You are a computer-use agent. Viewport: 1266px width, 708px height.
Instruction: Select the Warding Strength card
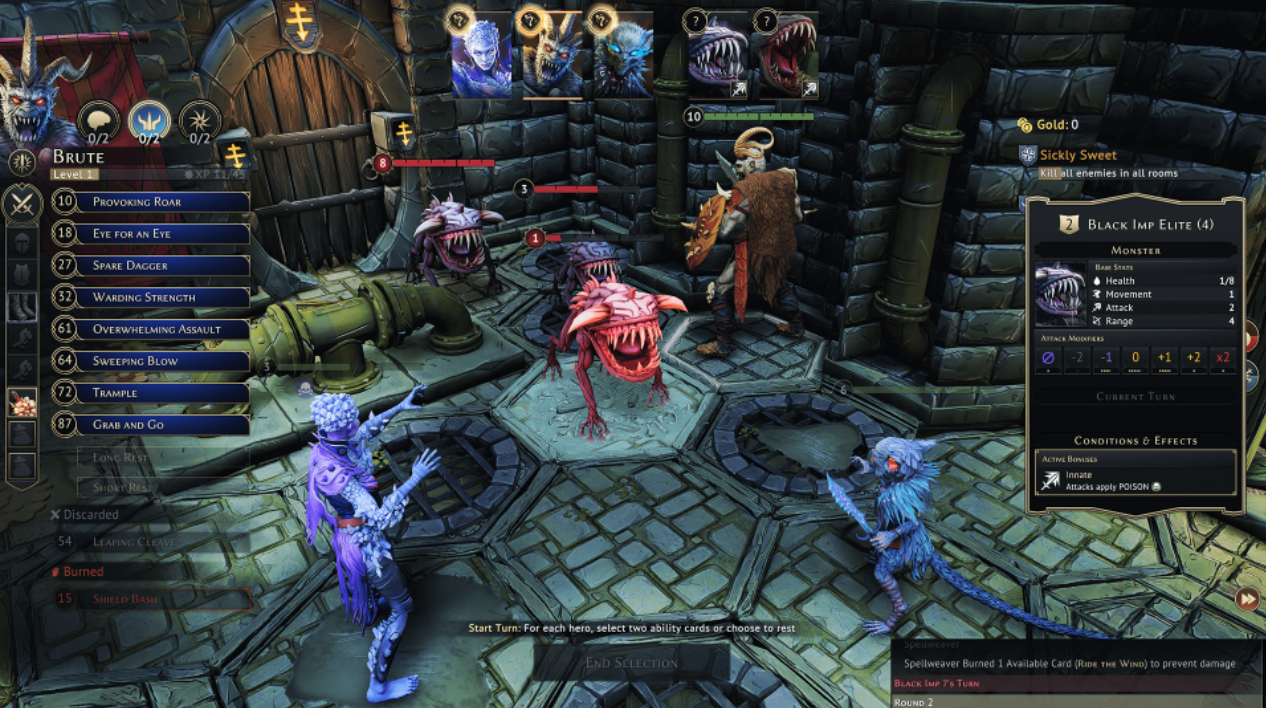pos(150,298)
